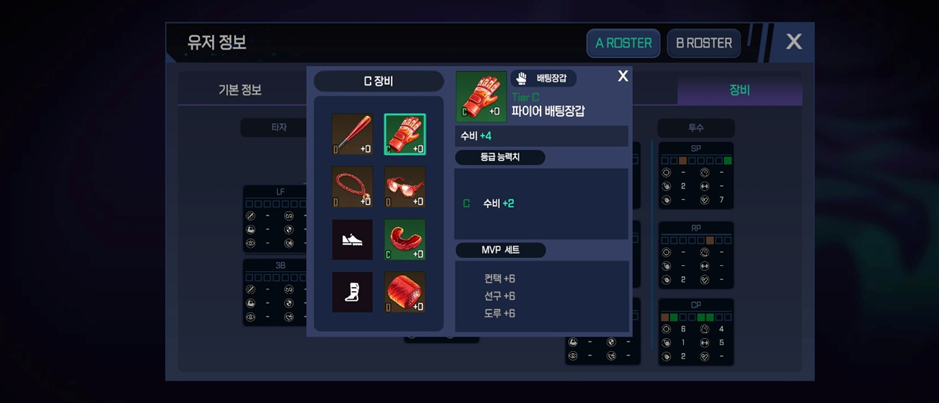Image resolution: width=939 pixels, height=403 pixels.
Task: Open the 장비 tab
Action: point(739,90)
